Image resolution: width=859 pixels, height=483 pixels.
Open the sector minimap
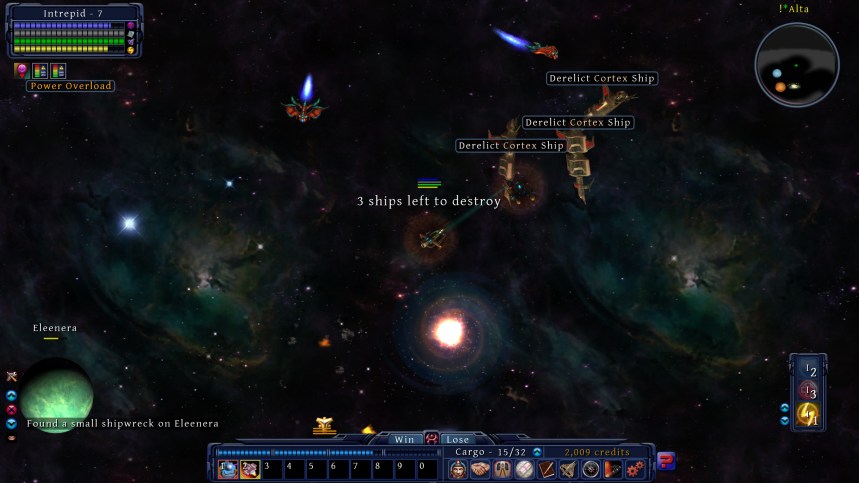(x=796, y=65)
